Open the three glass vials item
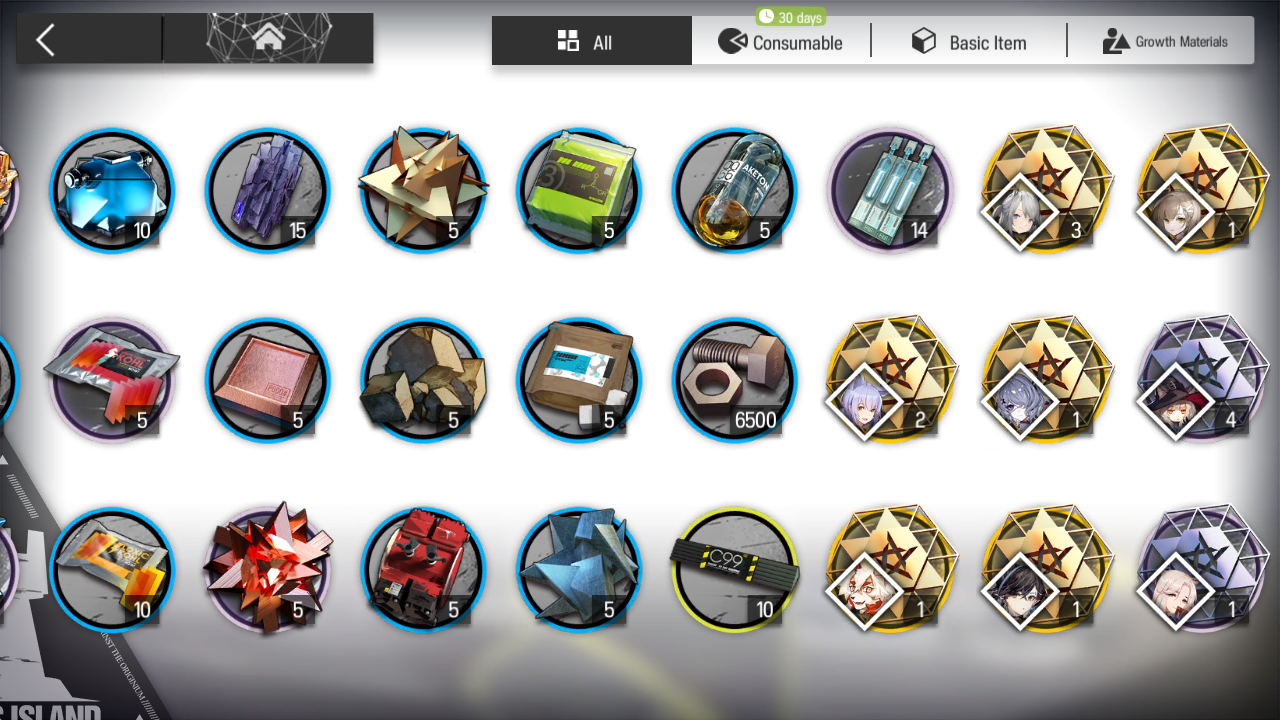This screenshot has width=1280, height=720. point(890,190)
